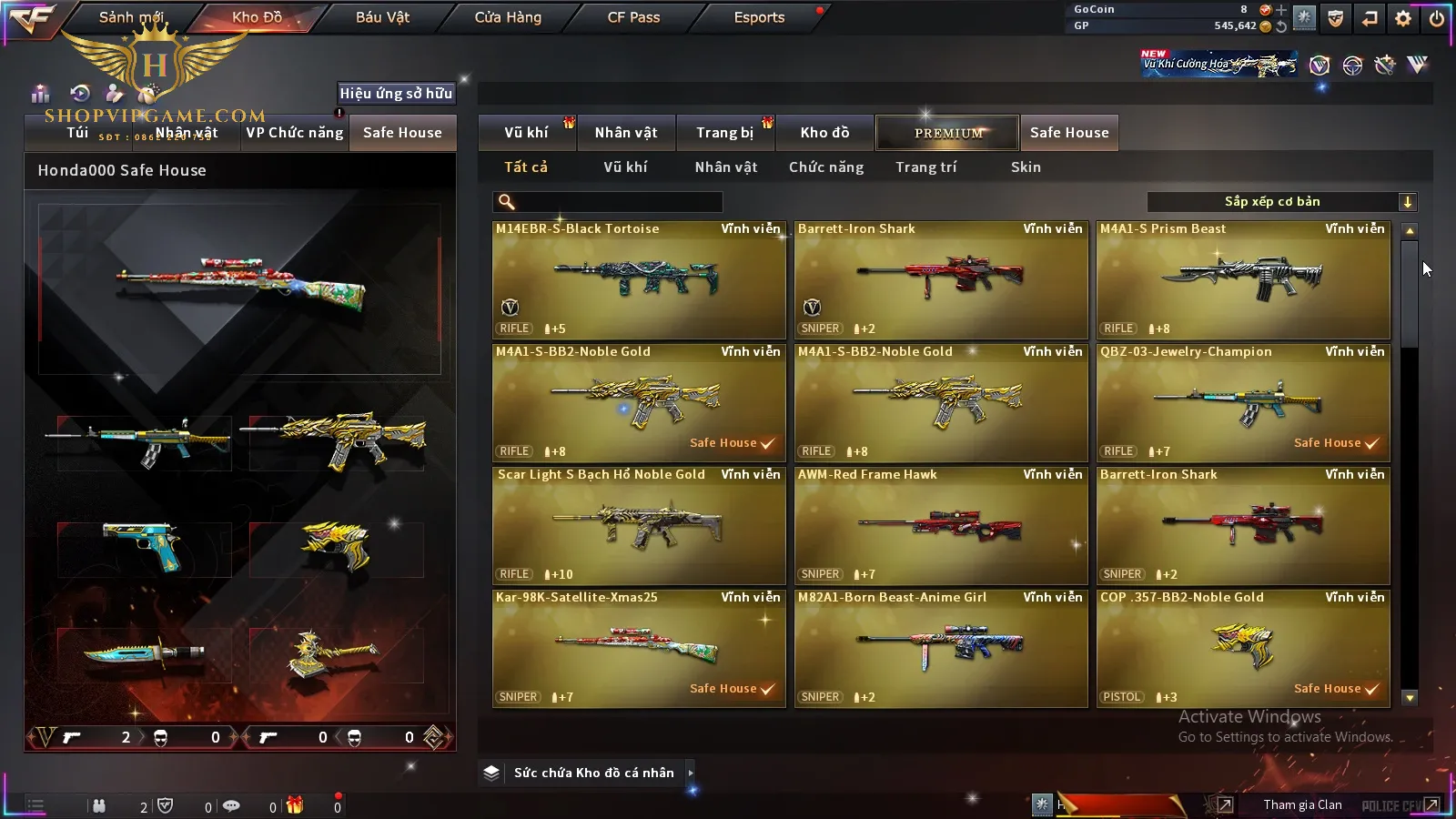Switch to the PREMIUM tab

[x=947, y=133]
